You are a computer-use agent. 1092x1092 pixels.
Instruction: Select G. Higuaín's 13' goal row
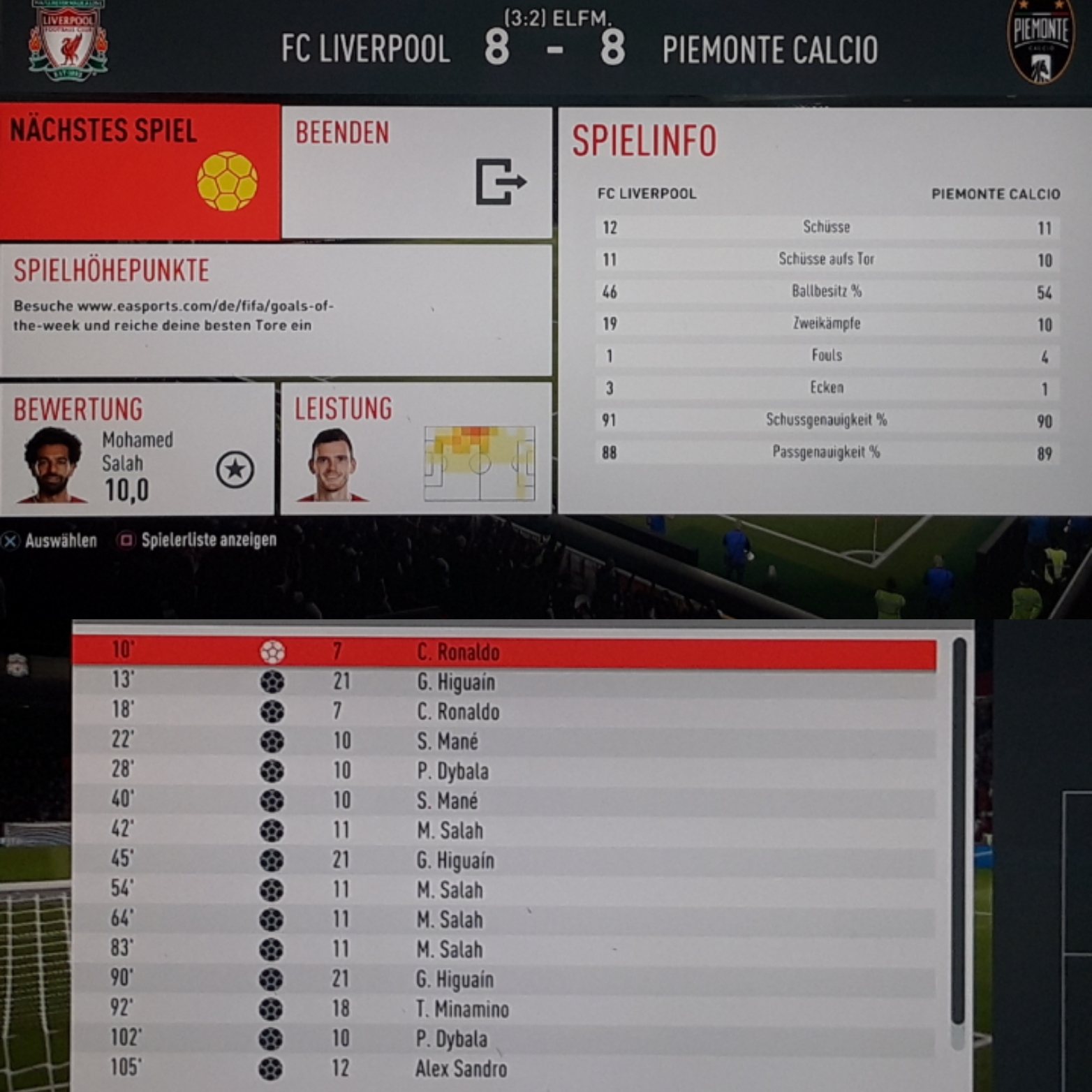[x=504, y=682]
